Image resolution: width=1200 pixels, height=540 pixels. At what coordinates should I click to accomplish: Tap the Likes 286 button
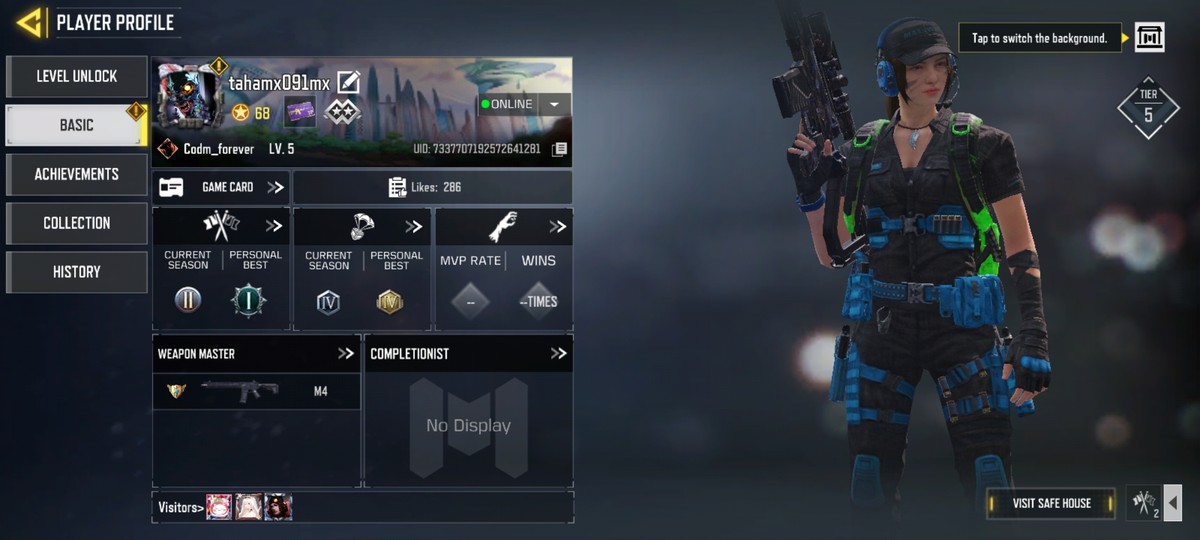pos(432,187)
